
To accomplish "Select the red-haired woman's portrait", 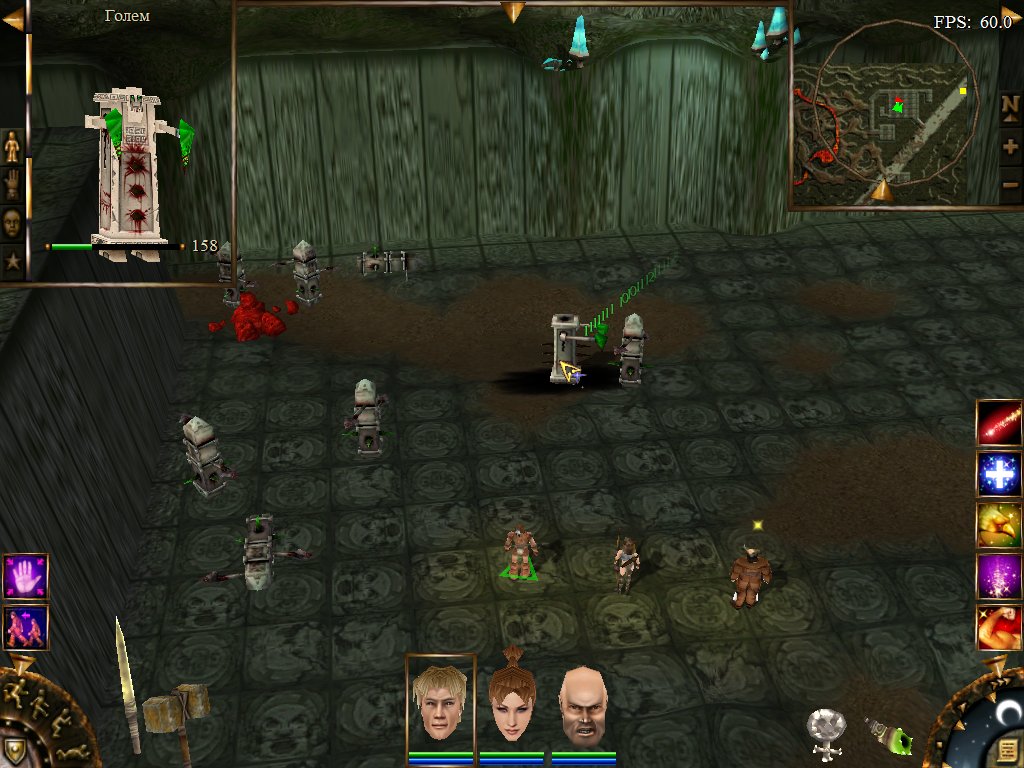I will (x=511, y=701).
